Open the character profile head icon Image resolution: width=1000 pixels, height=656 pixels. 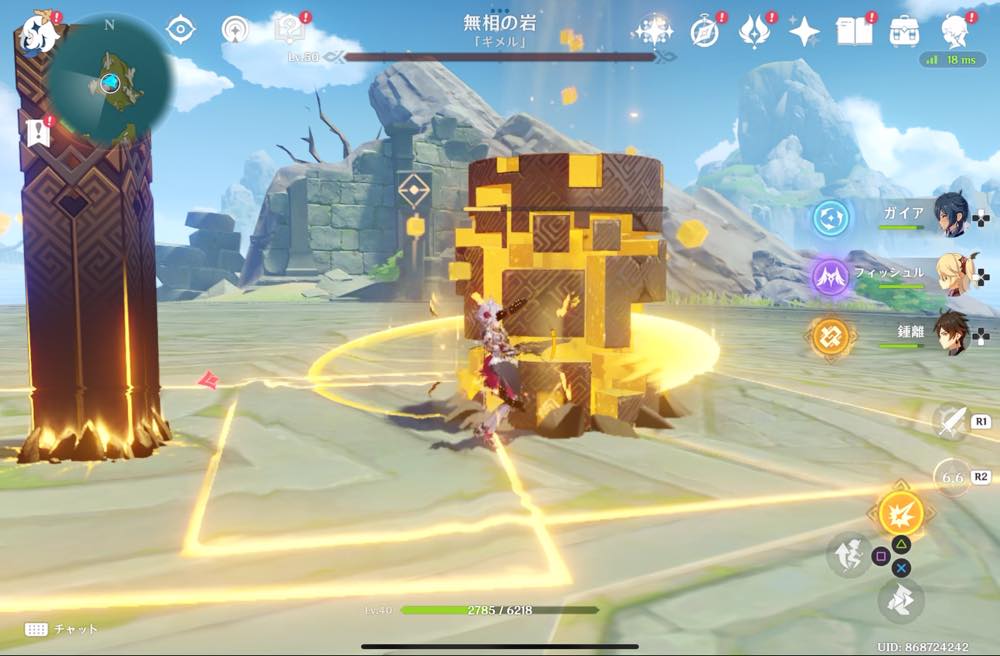coord(955,32)
